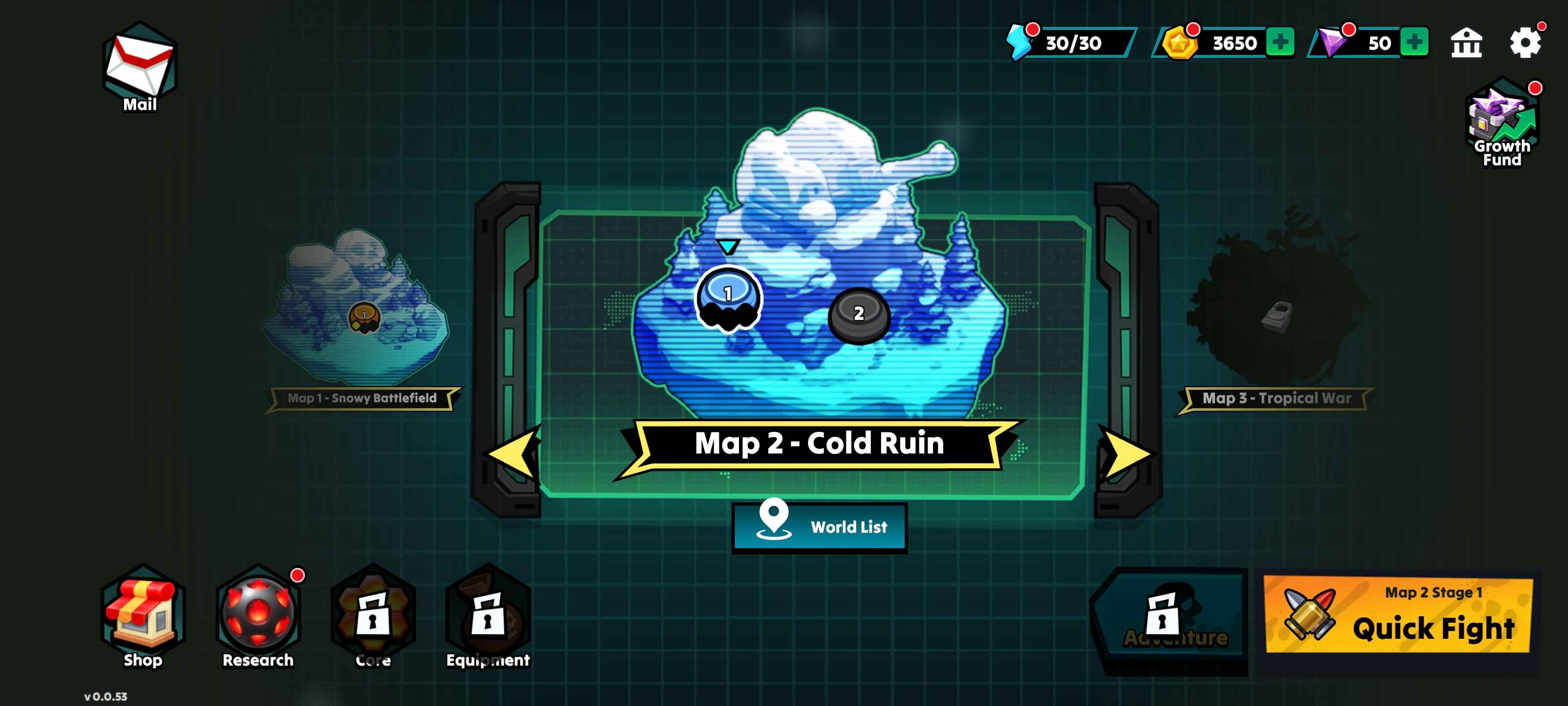Add more gold coins with plus button
1568x706 pixels.
pos(1280,42)
